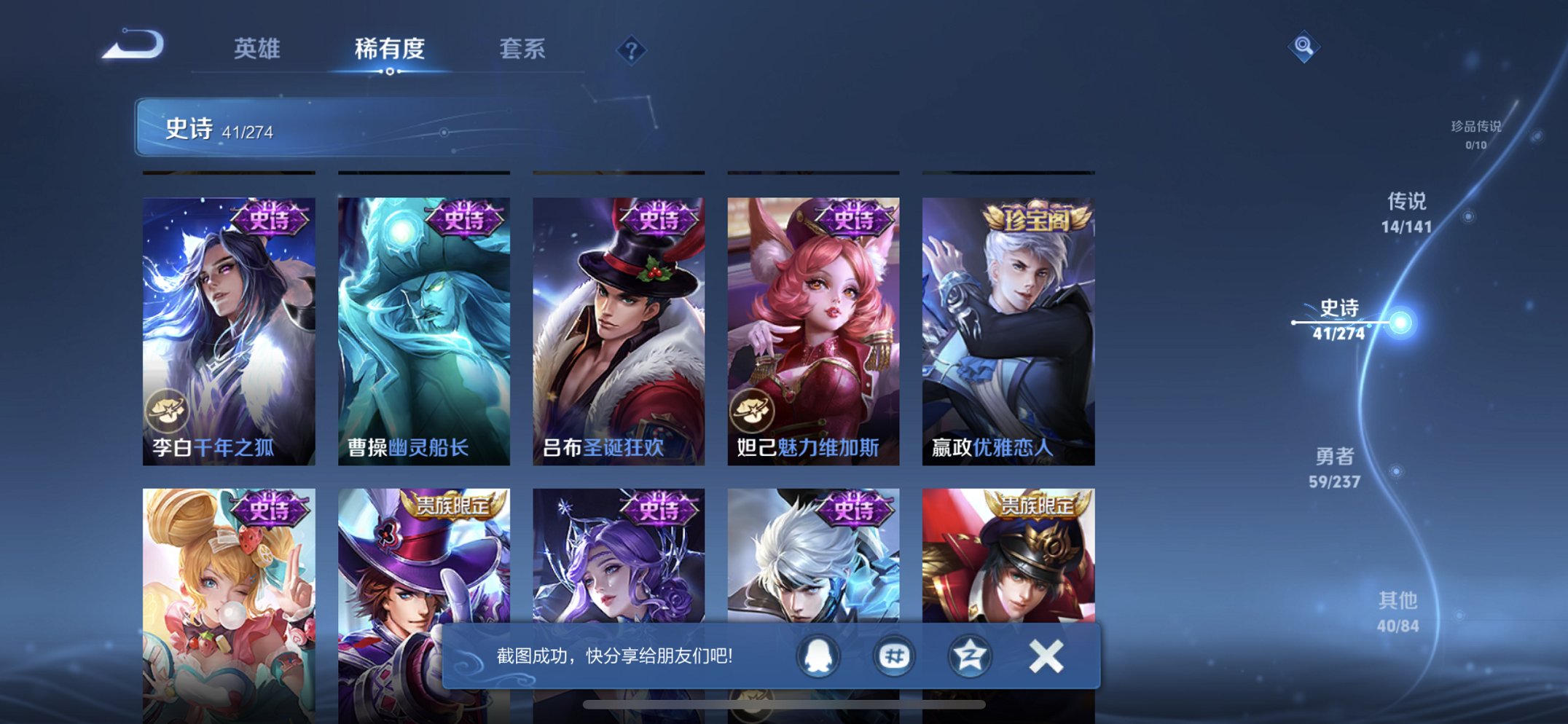Image resolution: width=1568 pixels, height=724 pixels.
Task: Dismiss the screenshot share toast with the X
Action: (1046, 656)
